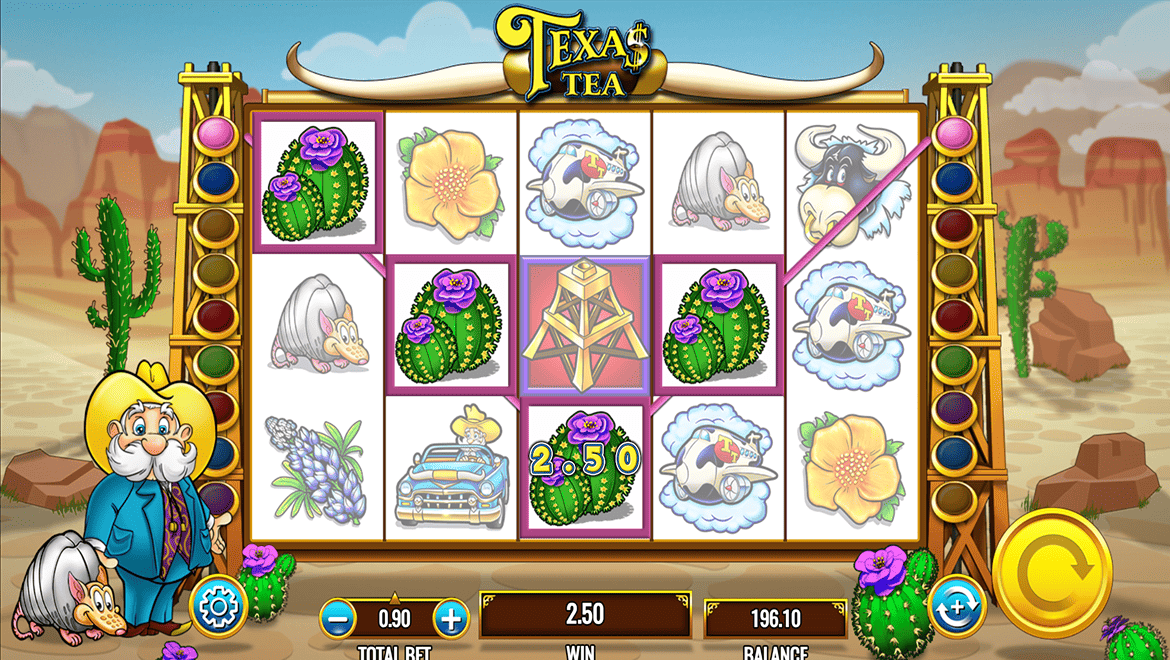Increase total bet with the plus button
The image size is (1170, 660).
coord(451,618)
